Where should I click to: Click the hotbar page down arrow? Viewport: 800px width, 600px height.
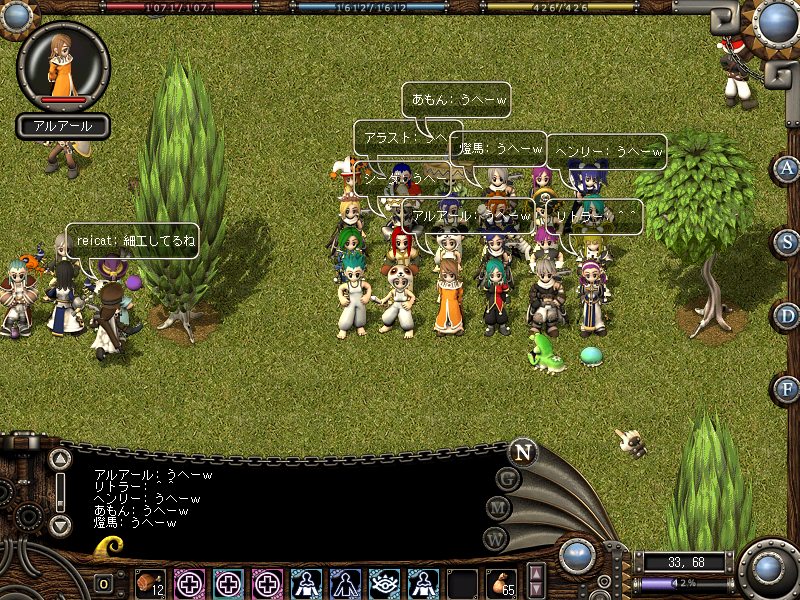(537, 590)
